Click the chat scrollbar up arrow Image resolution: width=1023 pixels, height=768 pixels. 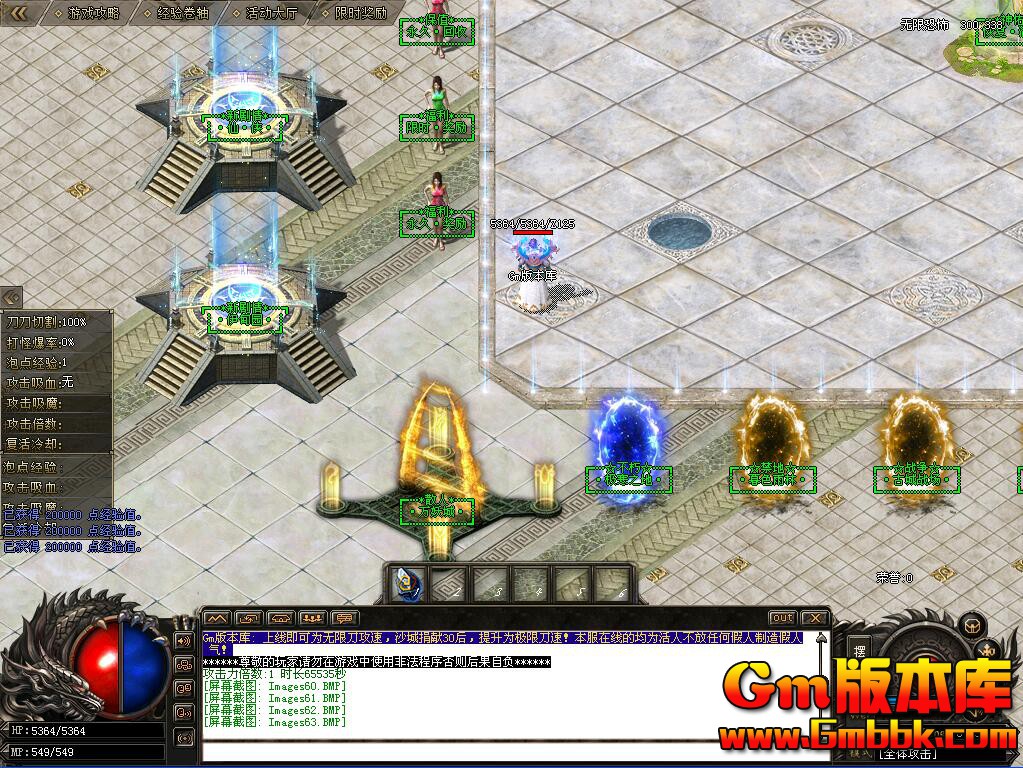[x=823, y=637]
